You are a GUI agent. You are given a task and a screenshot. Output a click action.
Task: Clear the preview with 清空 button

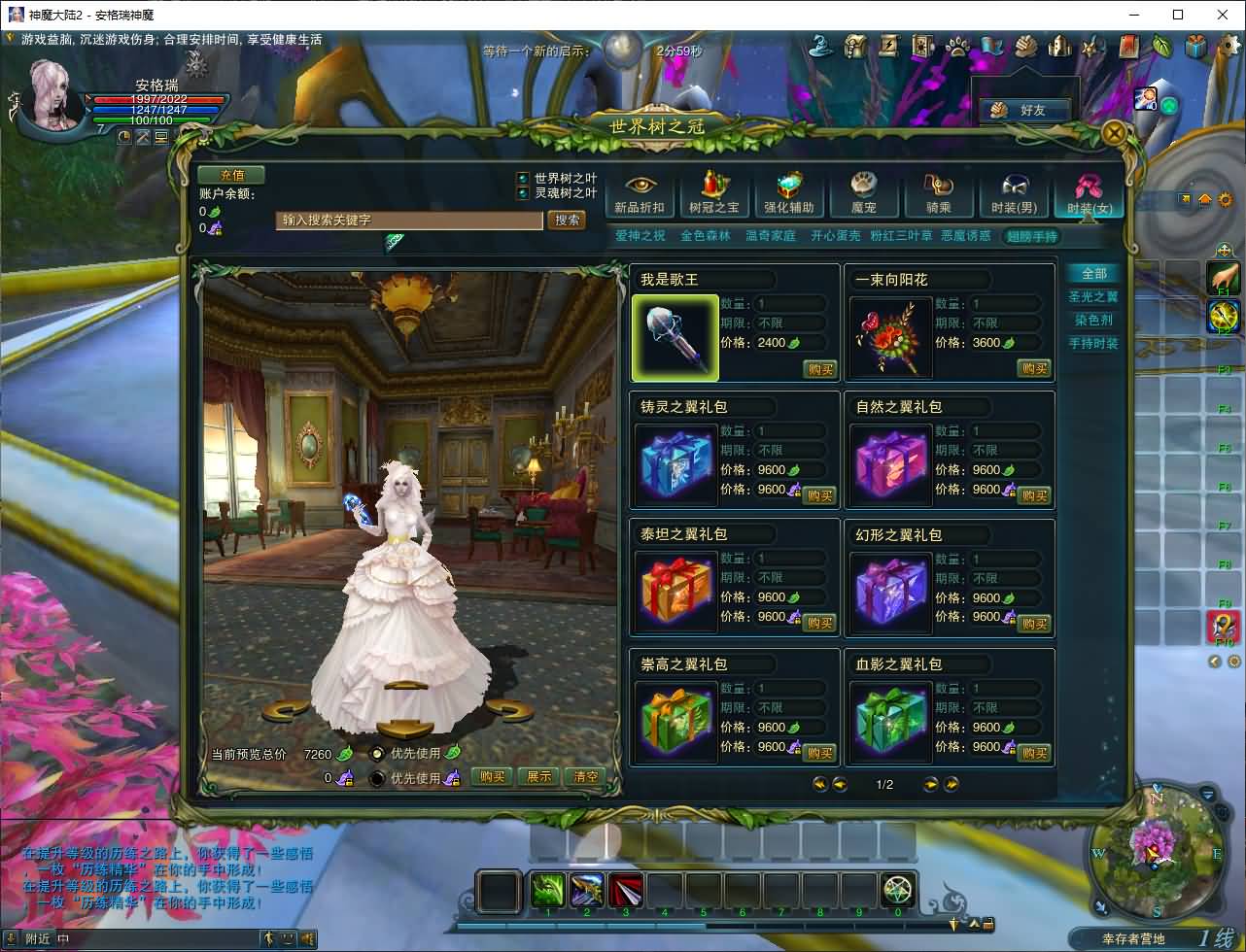586,777
